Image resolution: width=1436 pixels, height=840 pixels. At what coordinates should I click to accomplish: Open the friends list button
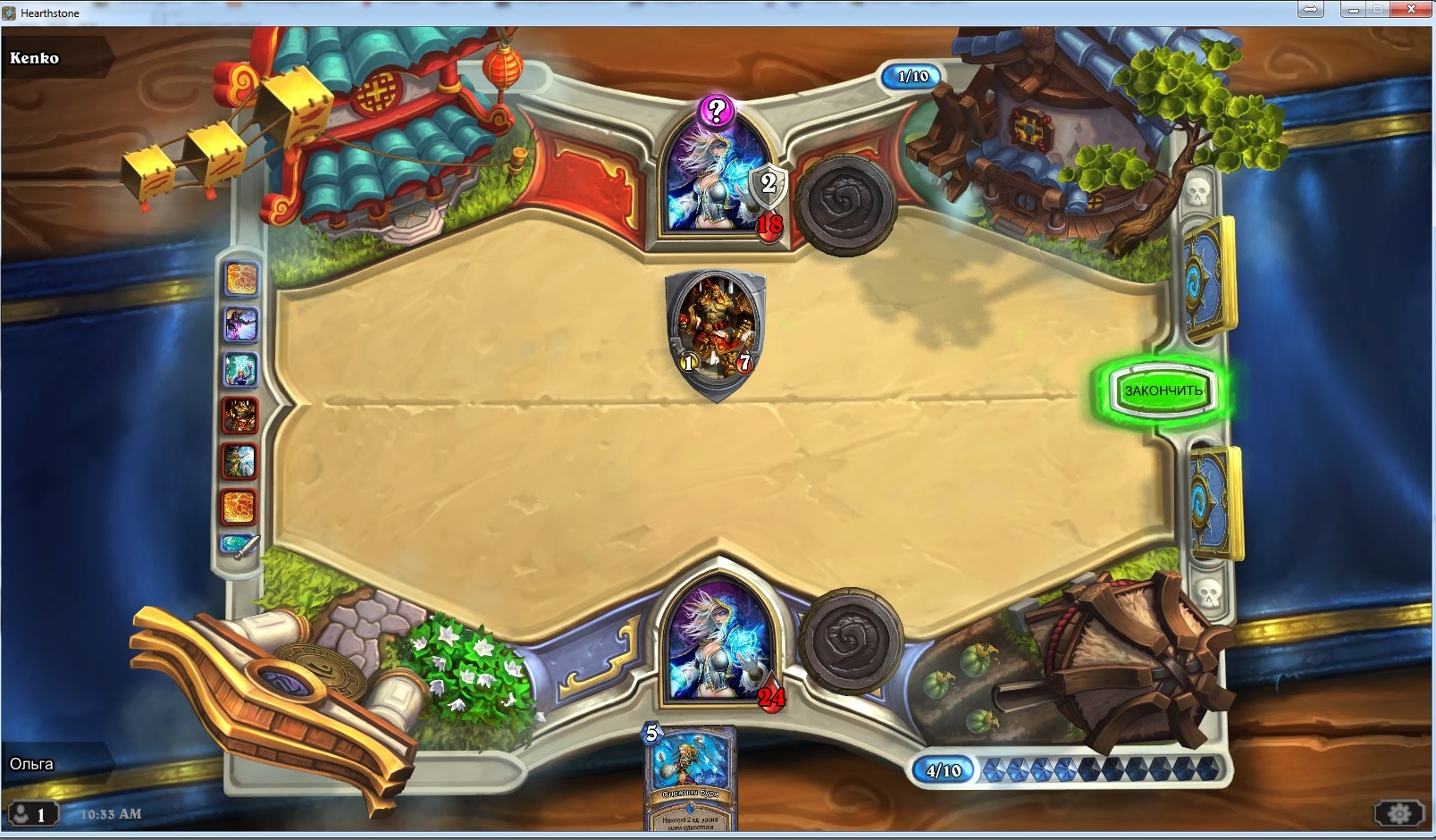(31, 814)
